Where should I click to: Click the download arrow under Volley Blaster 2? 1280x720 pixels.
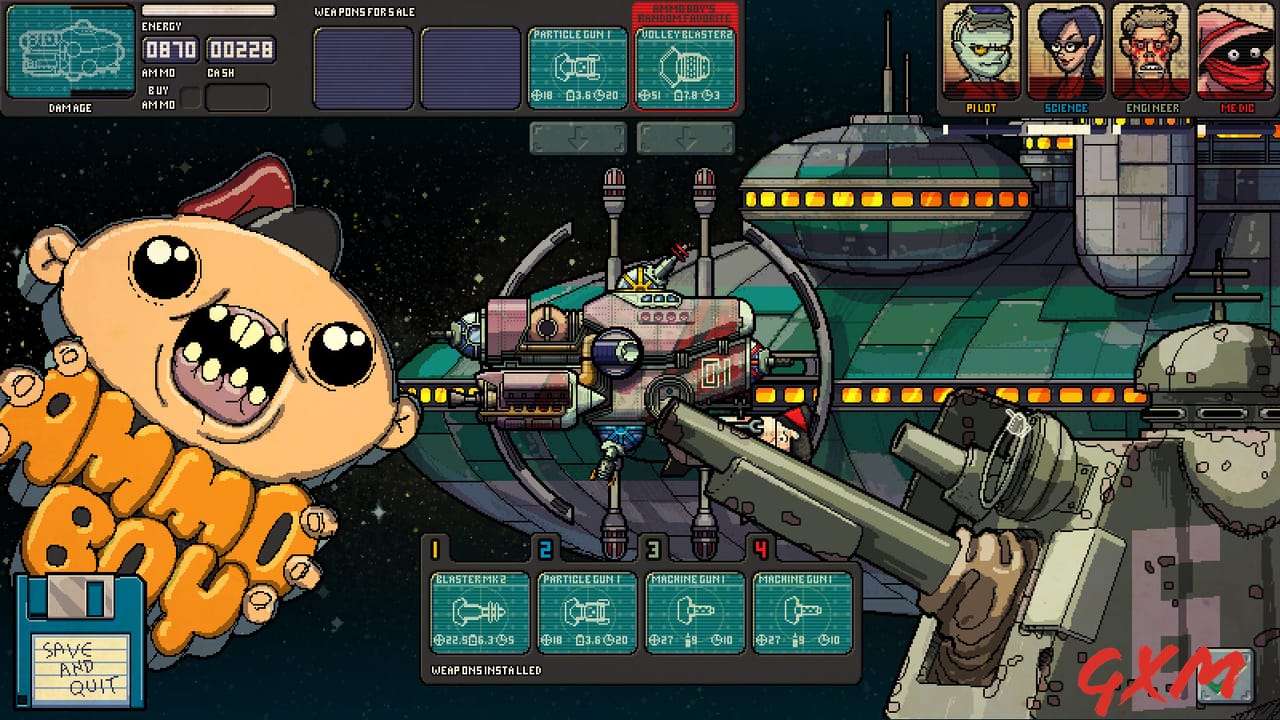coord(686,138)
